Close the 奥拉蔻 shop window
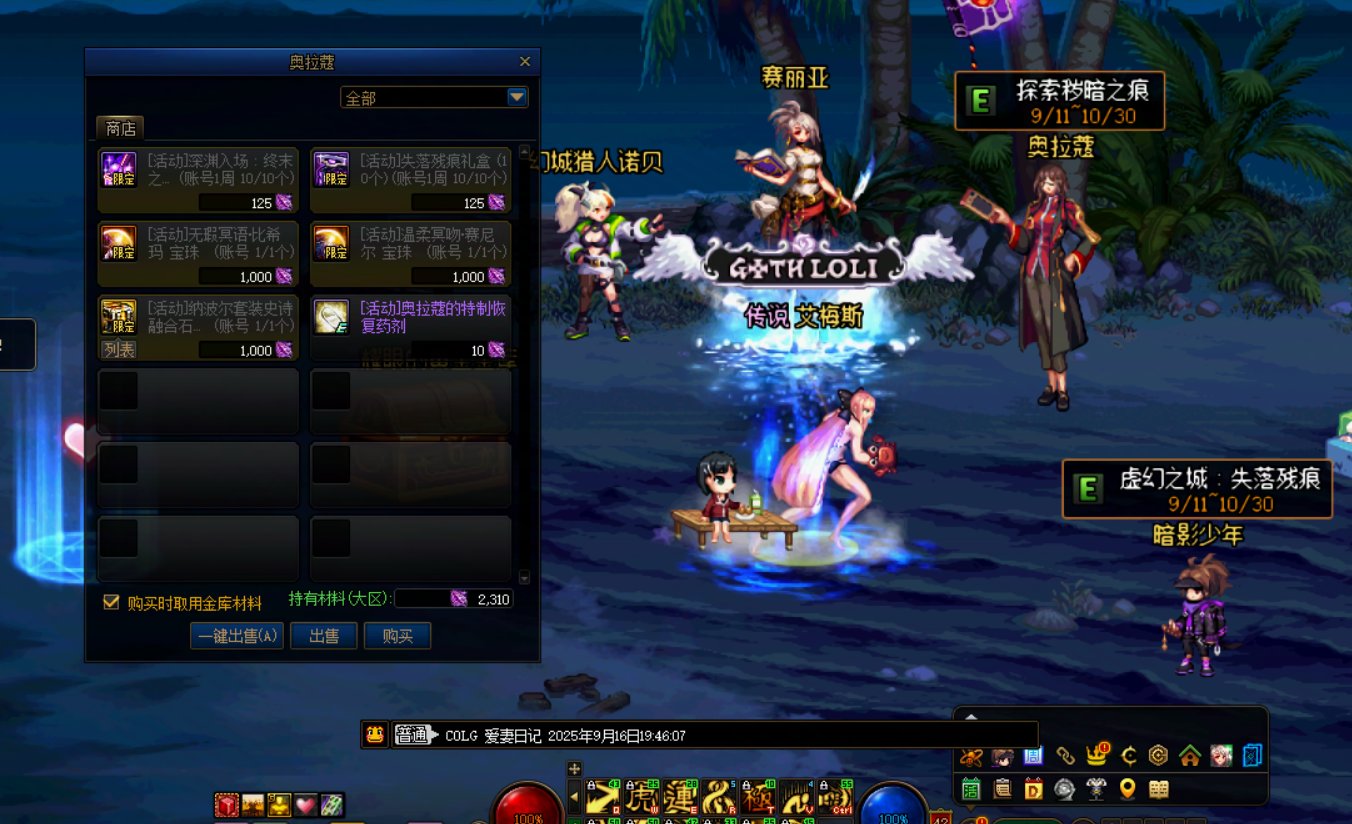1352x824 pixels. point(525,62)
